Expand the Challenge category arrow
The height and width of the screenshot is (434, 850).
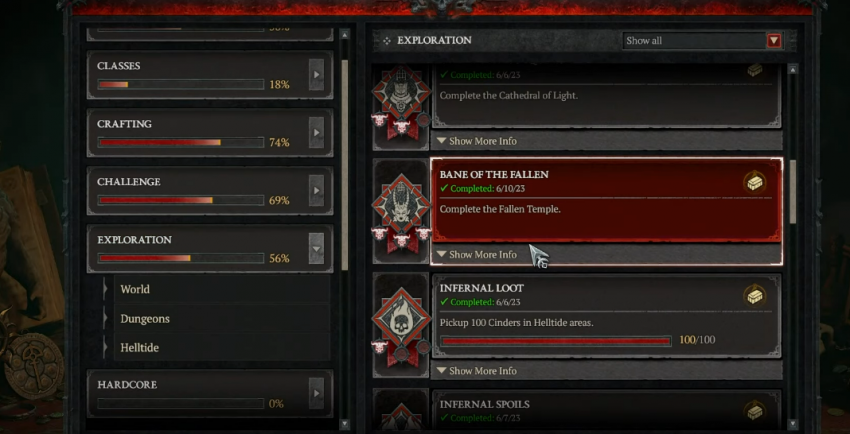317,190
